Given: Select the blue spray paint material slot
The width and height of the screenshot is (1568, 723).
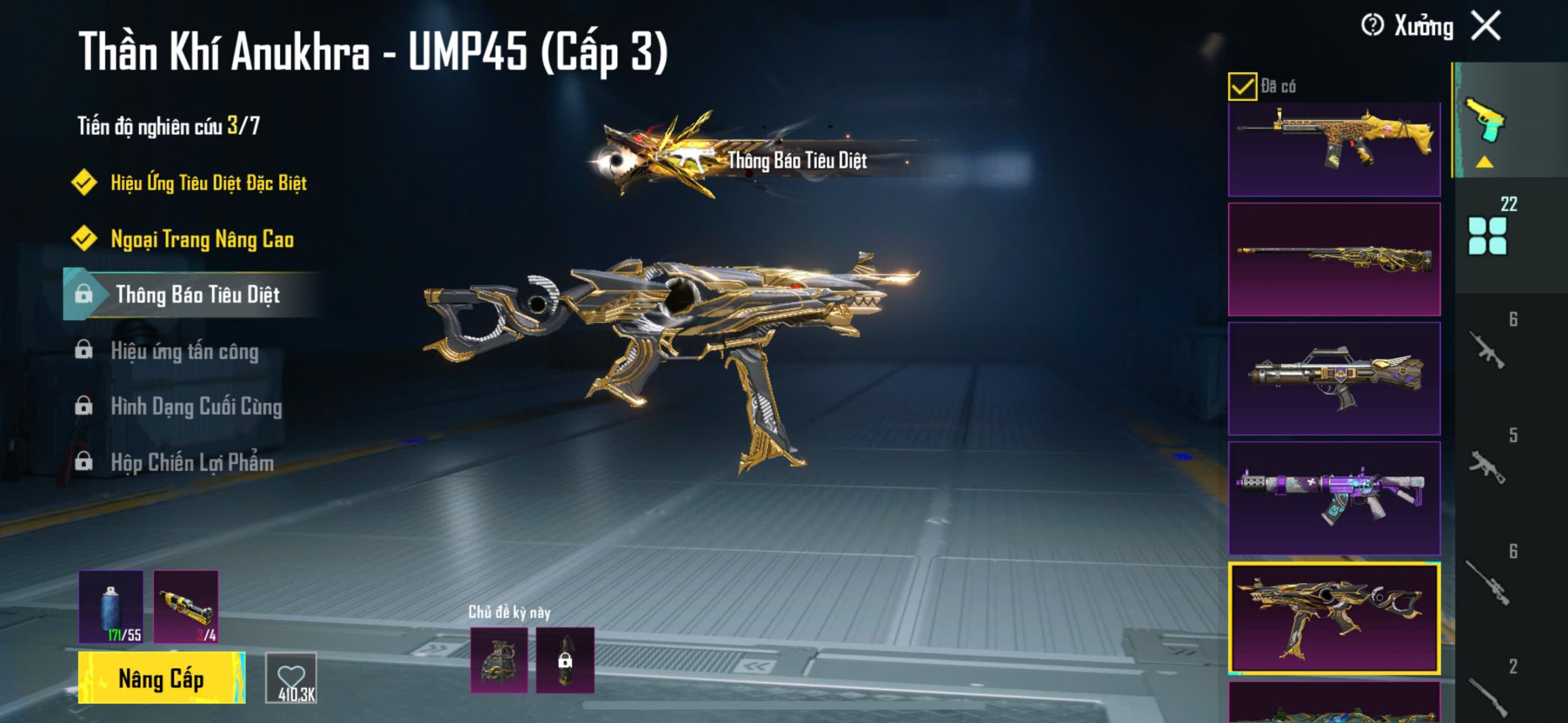Looking at the screenshot, I should [x=111, y=606].
